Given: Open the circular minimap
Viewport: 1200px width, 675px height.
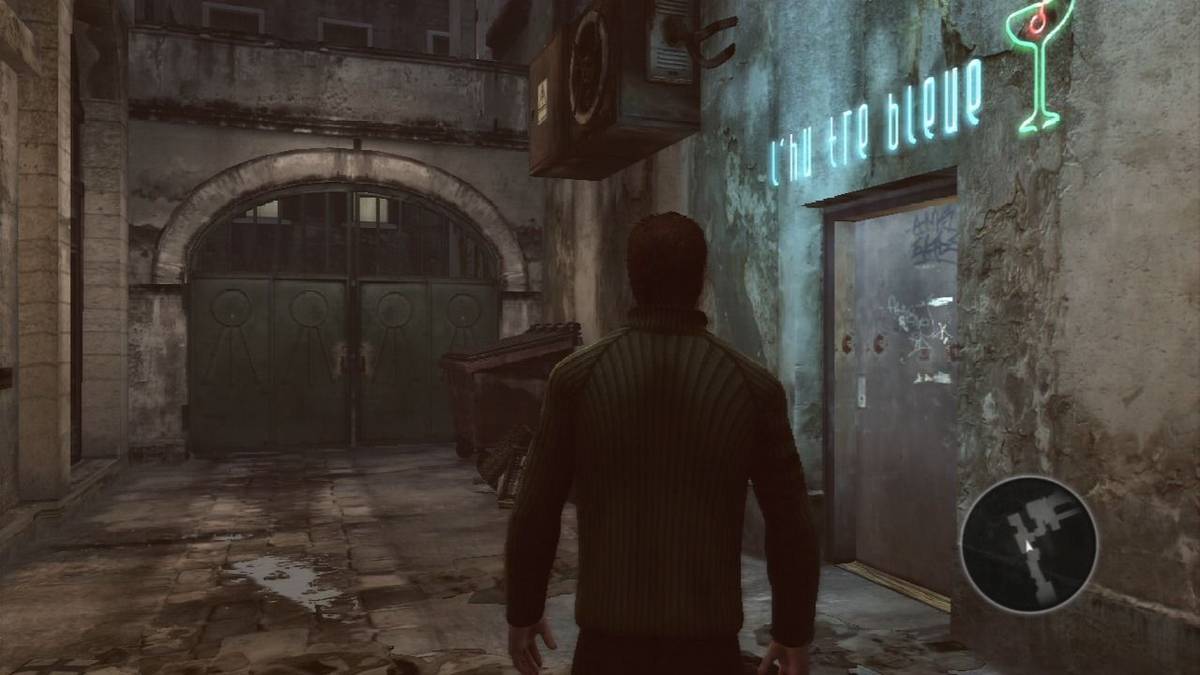Looking at the screenshot, I should (1029, 544).
